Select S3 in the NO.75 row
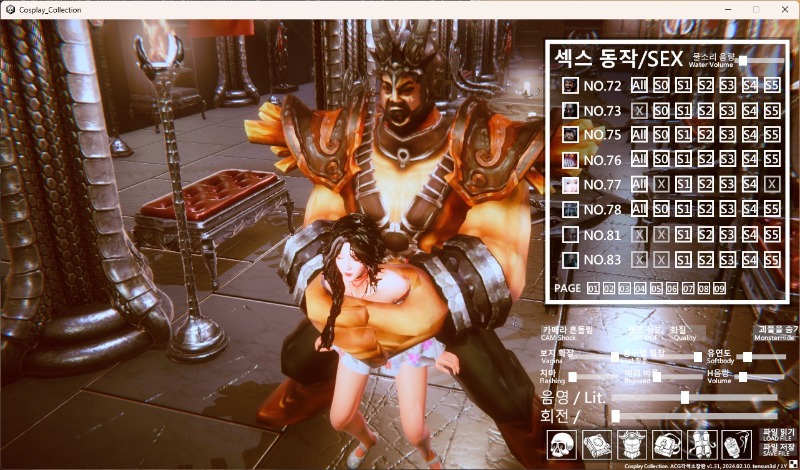 pyautogui.click(x=727, y=135)
